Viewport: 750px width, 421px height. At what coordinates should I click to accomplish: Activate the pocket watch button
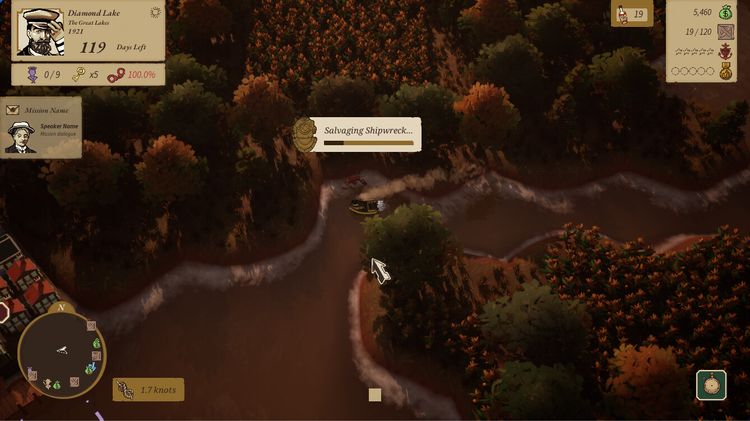[711, 386]
